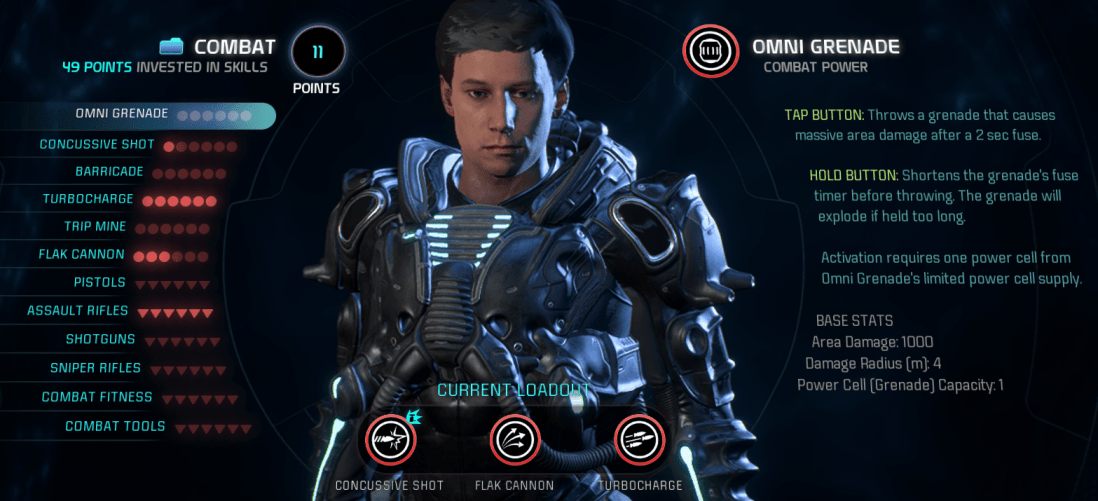Click the Turbocharge loadout icon
The height and width of the screenshot is (501, 1098).
640,441
